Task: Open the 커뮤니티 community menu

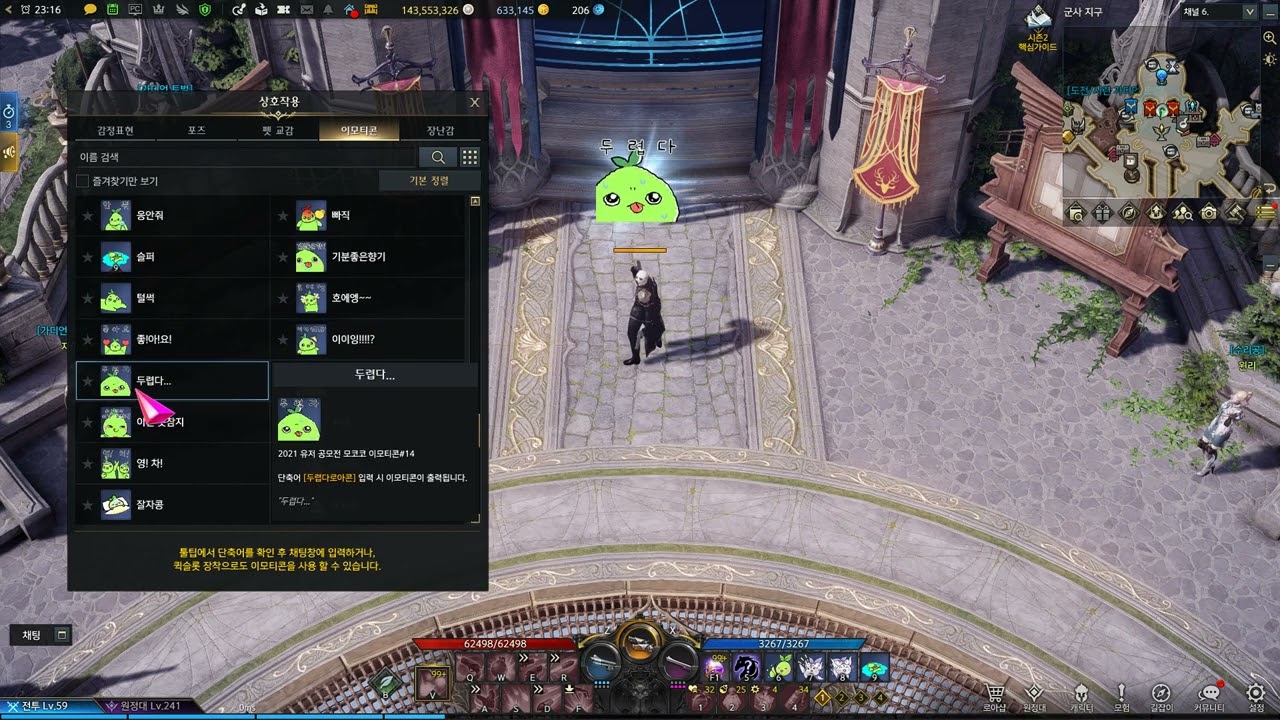Action: point(1210,697)
